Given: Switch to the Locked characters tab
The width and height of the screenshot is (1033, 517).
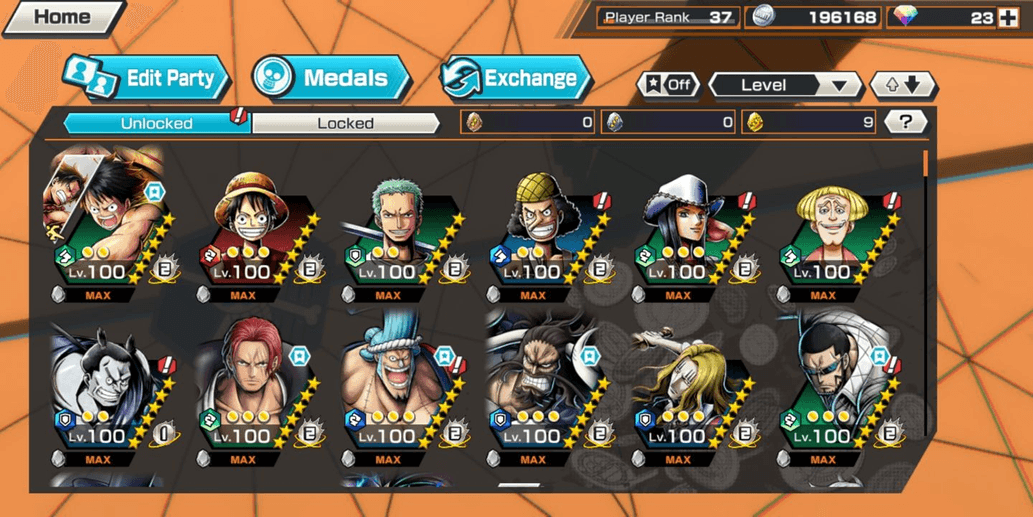Looking at the screenshot, I should tap(345, 123).
